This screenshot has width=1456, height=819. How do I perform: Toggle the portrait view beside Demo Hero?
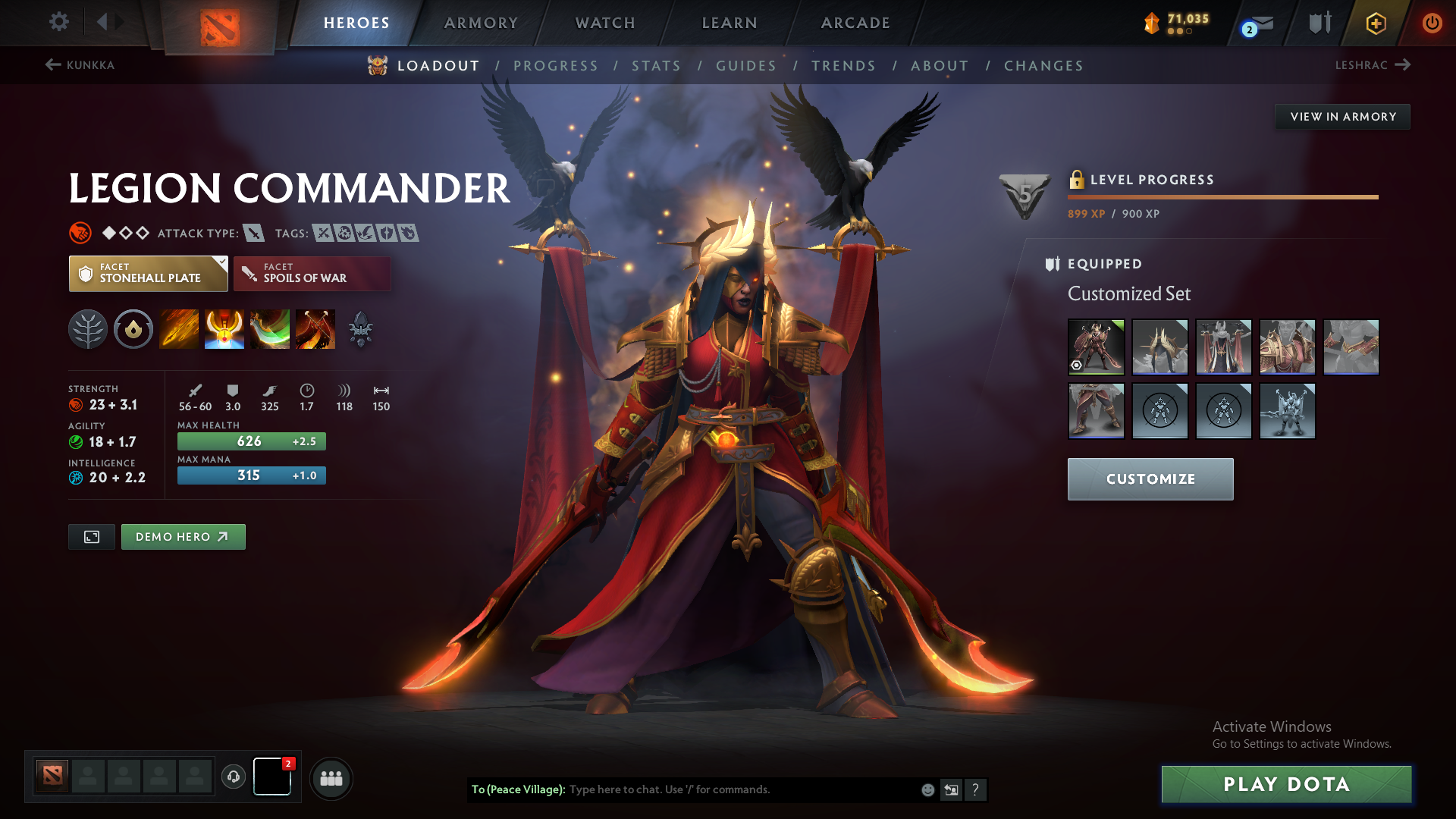91,536
